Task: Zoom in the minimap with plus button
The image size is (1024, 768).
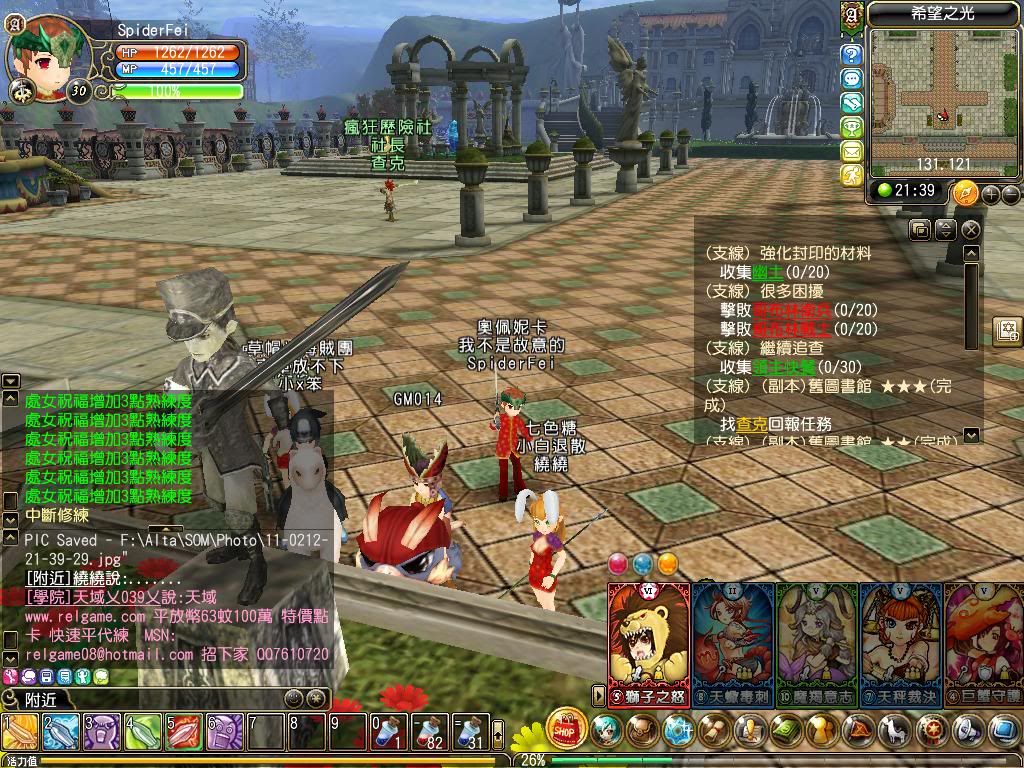Action: (x=991, y=194)
